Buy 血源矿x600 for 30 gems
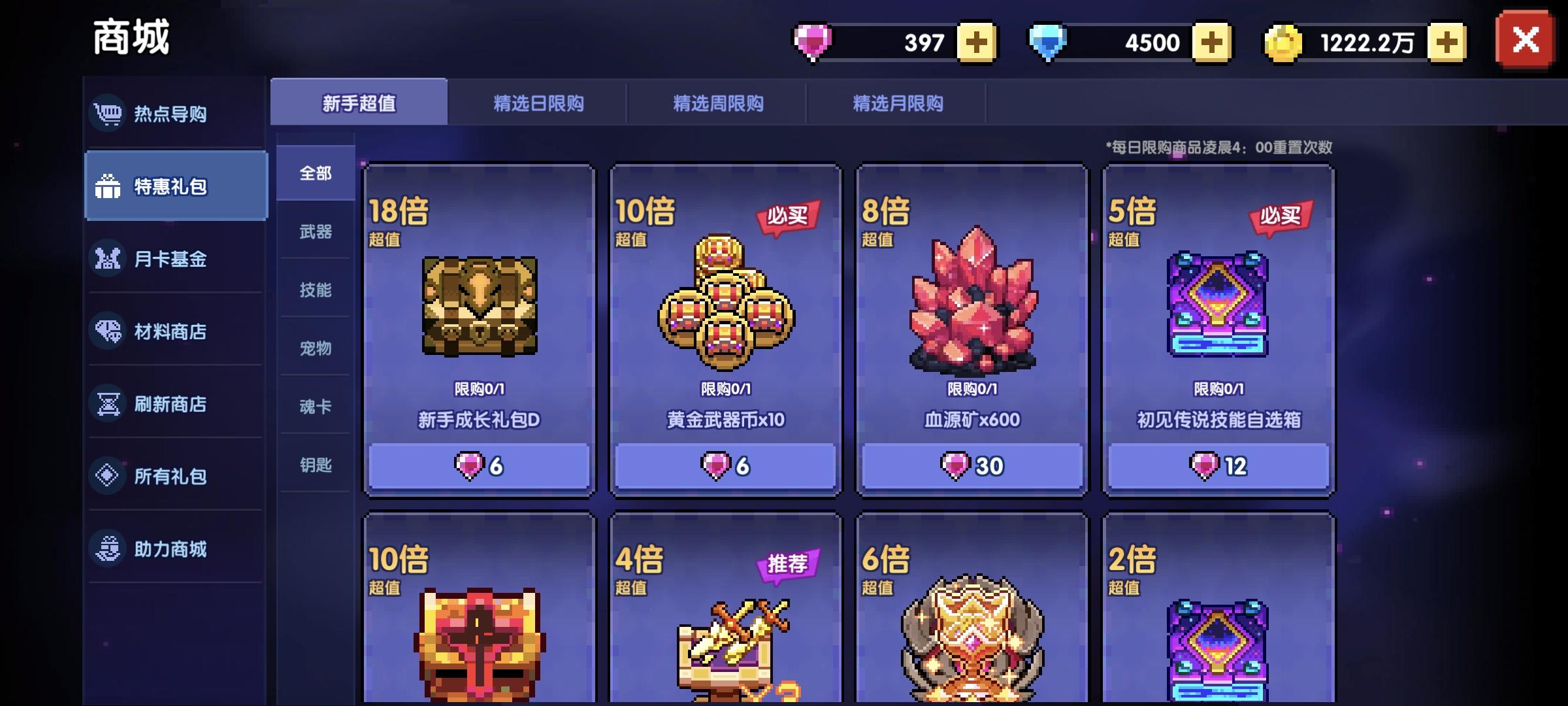Image resolution: width=1568 pixels, height=706 pixels. (972, 465)
